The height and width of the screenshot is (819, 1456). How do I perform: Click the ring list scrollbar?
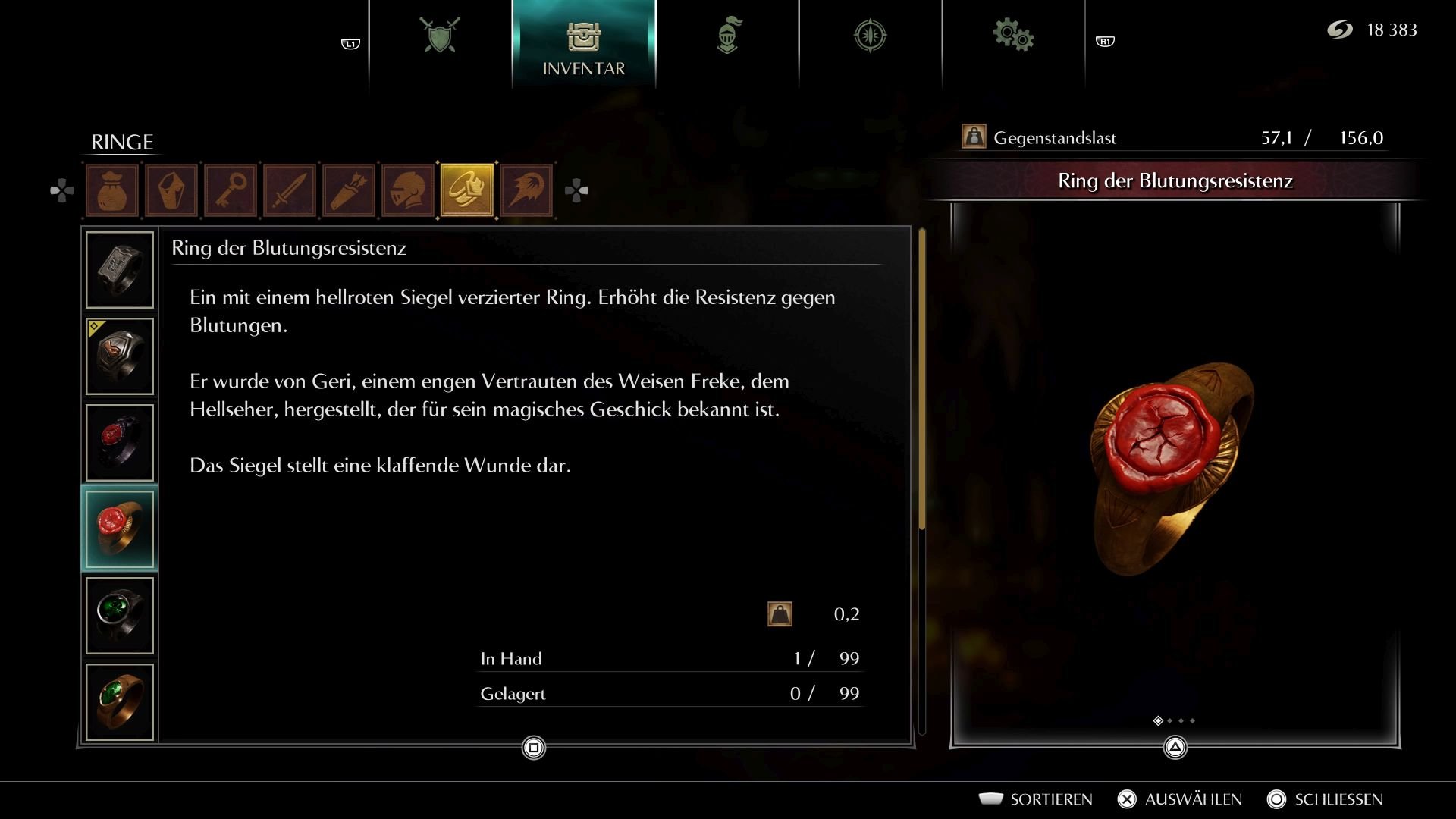[x=922, y=379]
